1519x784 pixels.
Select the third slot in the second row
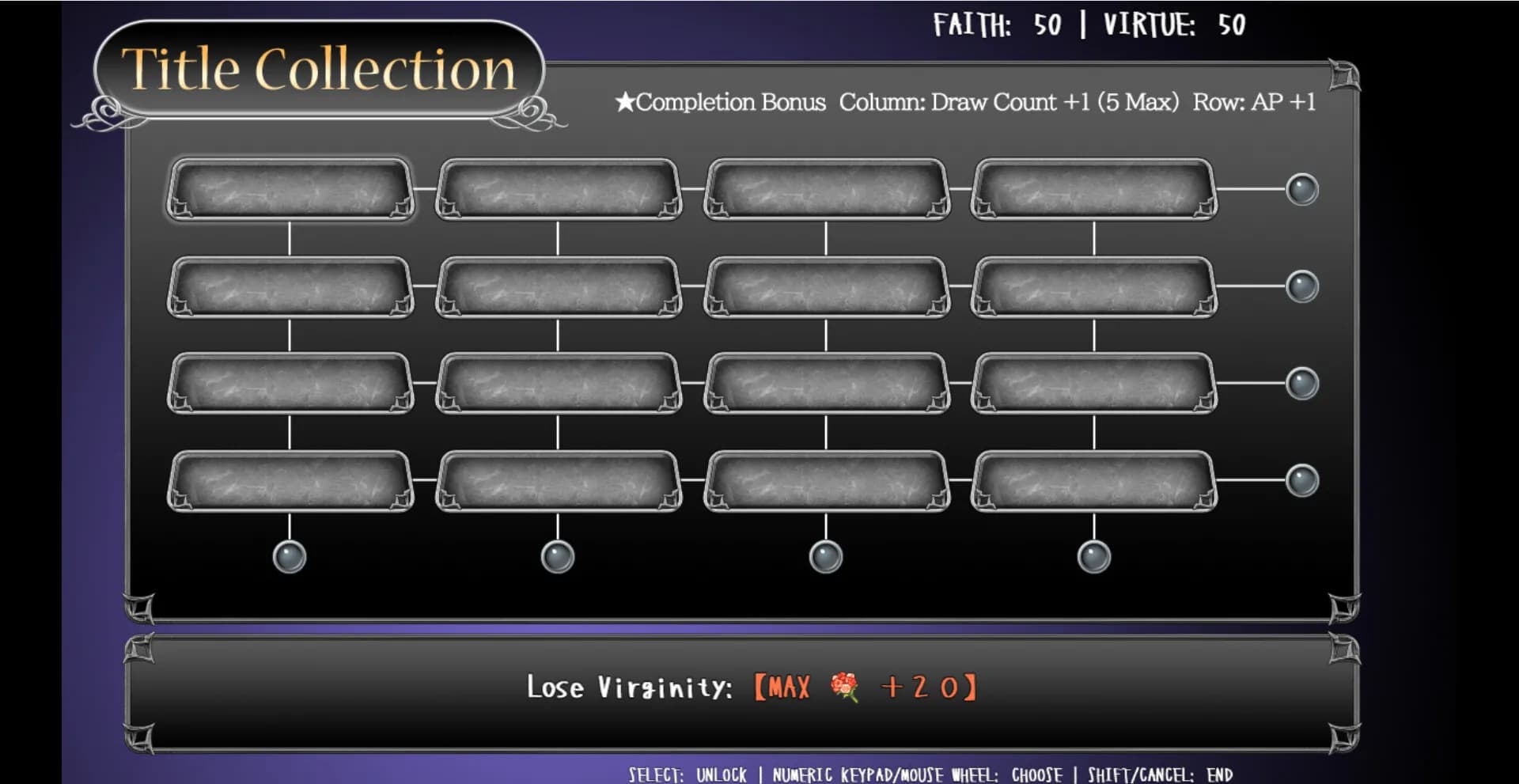pos(825,286)
